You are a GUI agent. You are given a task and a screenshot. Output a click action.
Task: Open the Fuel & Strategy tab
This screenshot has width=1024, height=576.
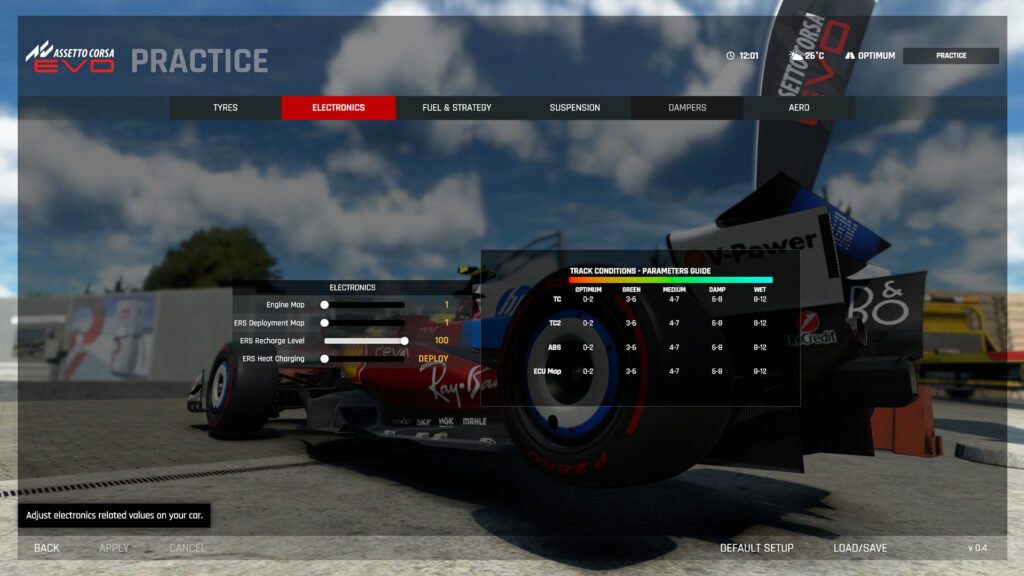[456, 108]
